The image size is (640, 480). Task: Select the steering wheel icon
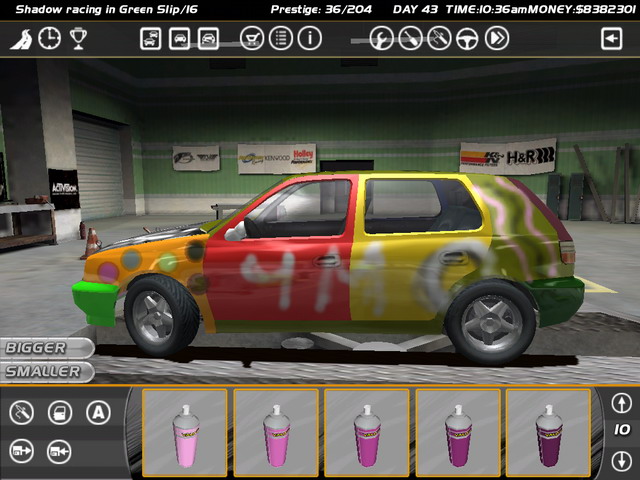tap(467, 39)
